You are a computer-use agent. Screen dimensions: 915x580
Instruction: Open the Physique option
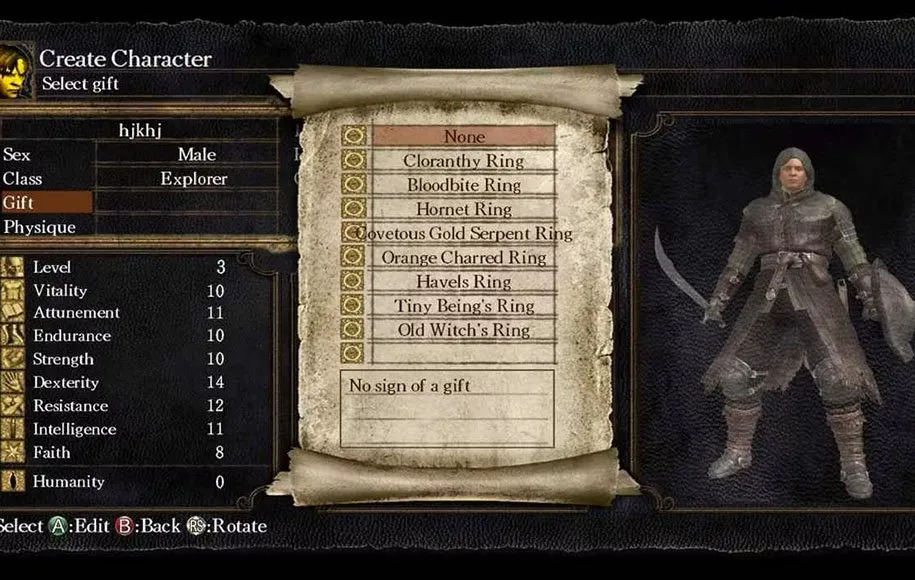point(139,227)
